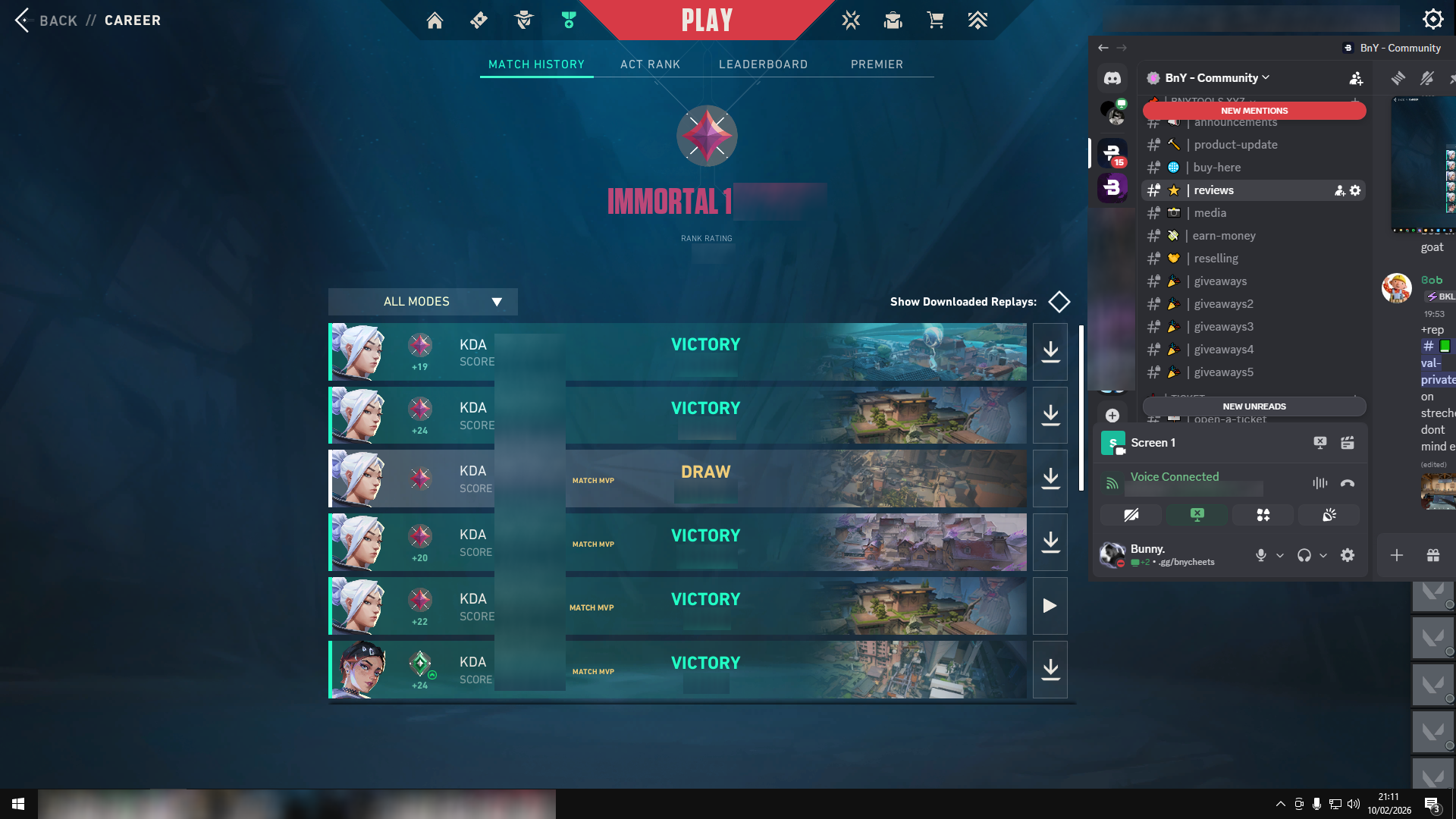Select the Match History tab
This screenshot has height=819, width=1456.
(x=536, y=64)
